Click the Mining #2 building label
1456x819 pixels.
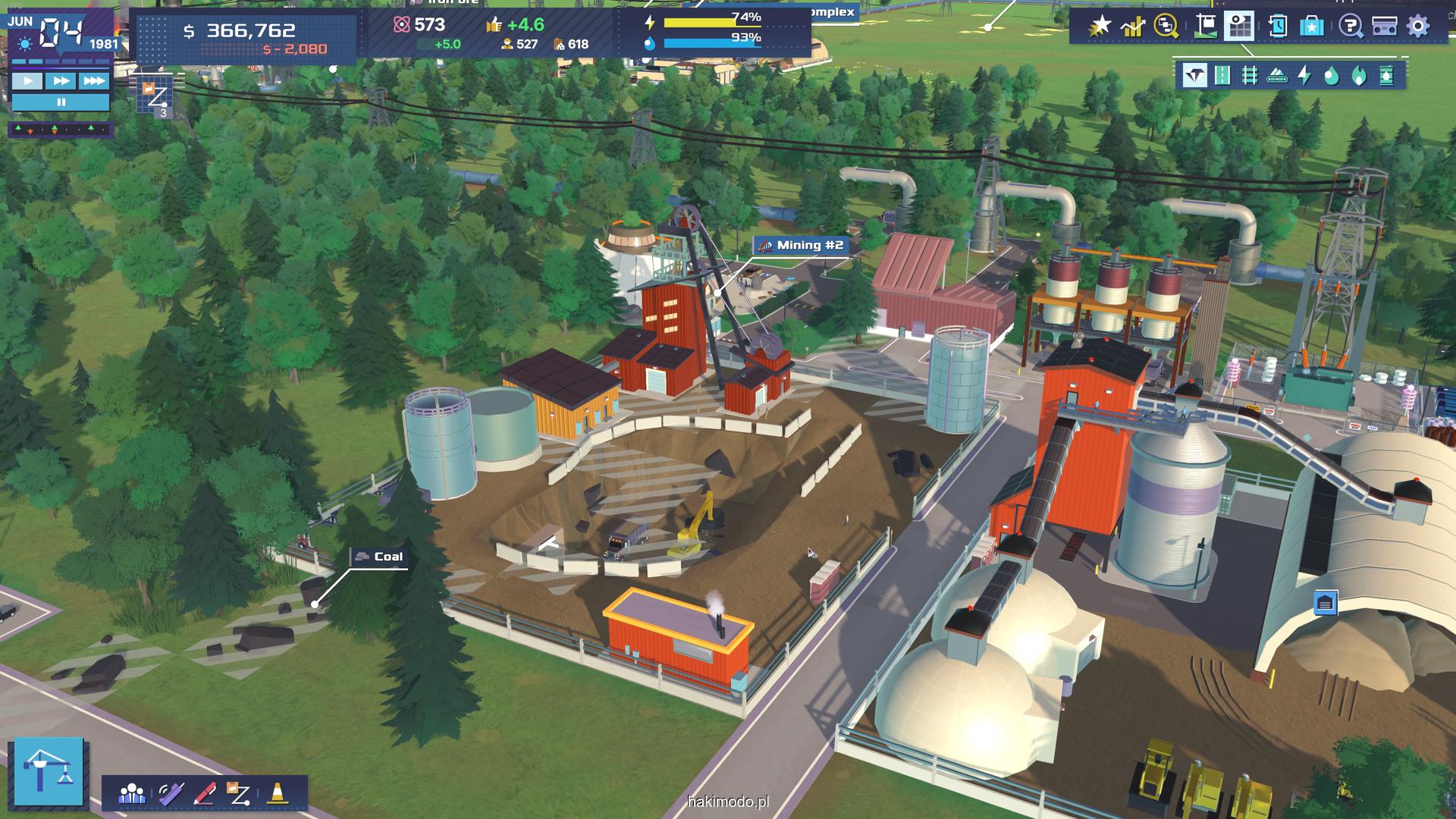click(802, 245)
